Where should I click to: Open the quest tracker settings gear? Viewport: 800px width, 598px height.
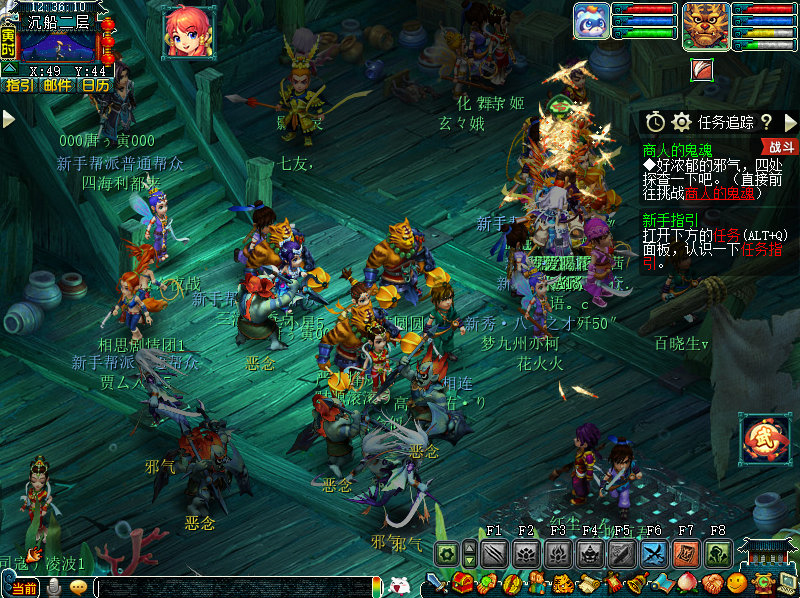pyautogui.click(x=682, y=122)
